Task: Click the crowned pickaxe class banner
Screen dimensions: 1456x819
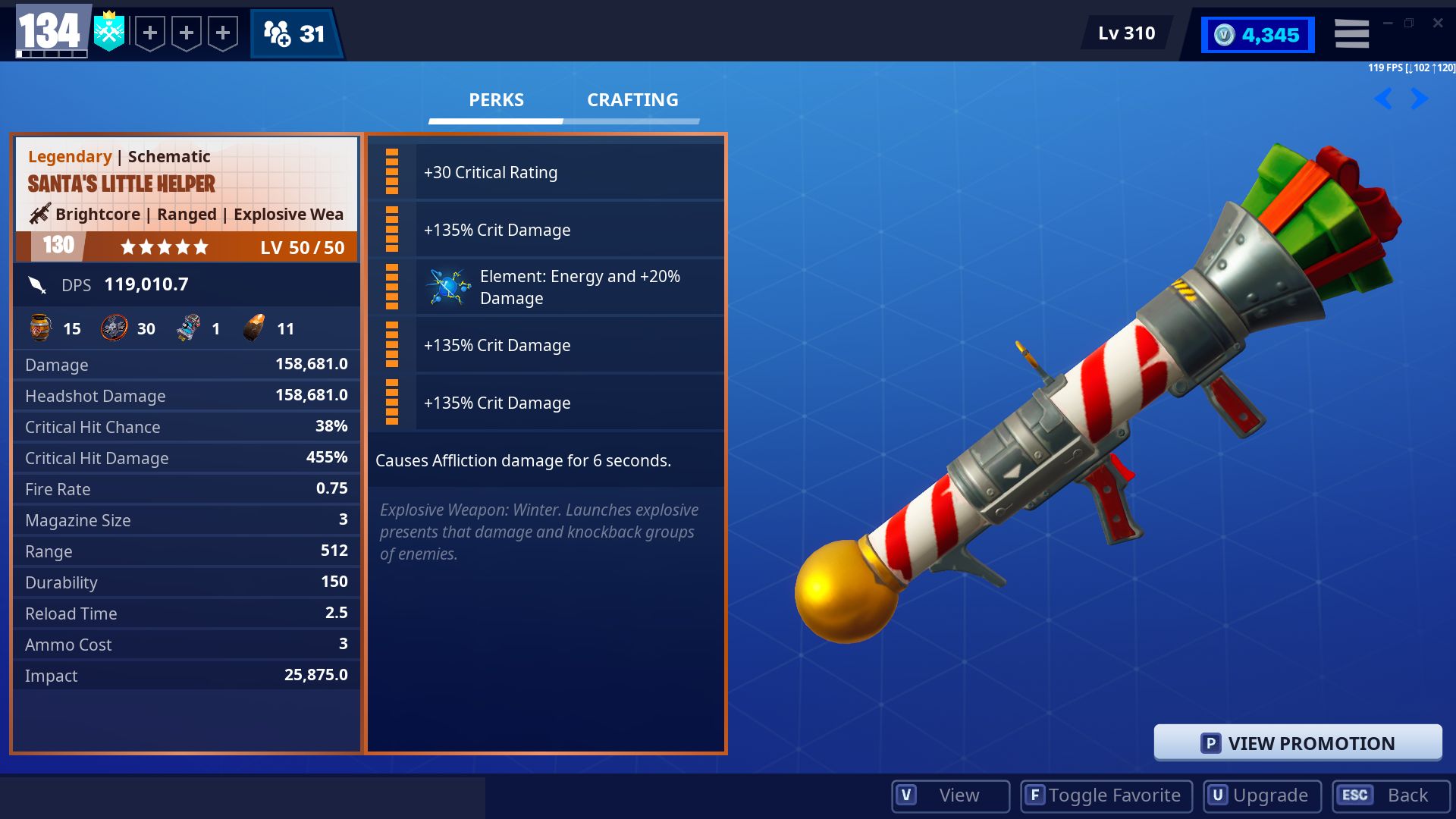Action: click(x=109, y=33)
